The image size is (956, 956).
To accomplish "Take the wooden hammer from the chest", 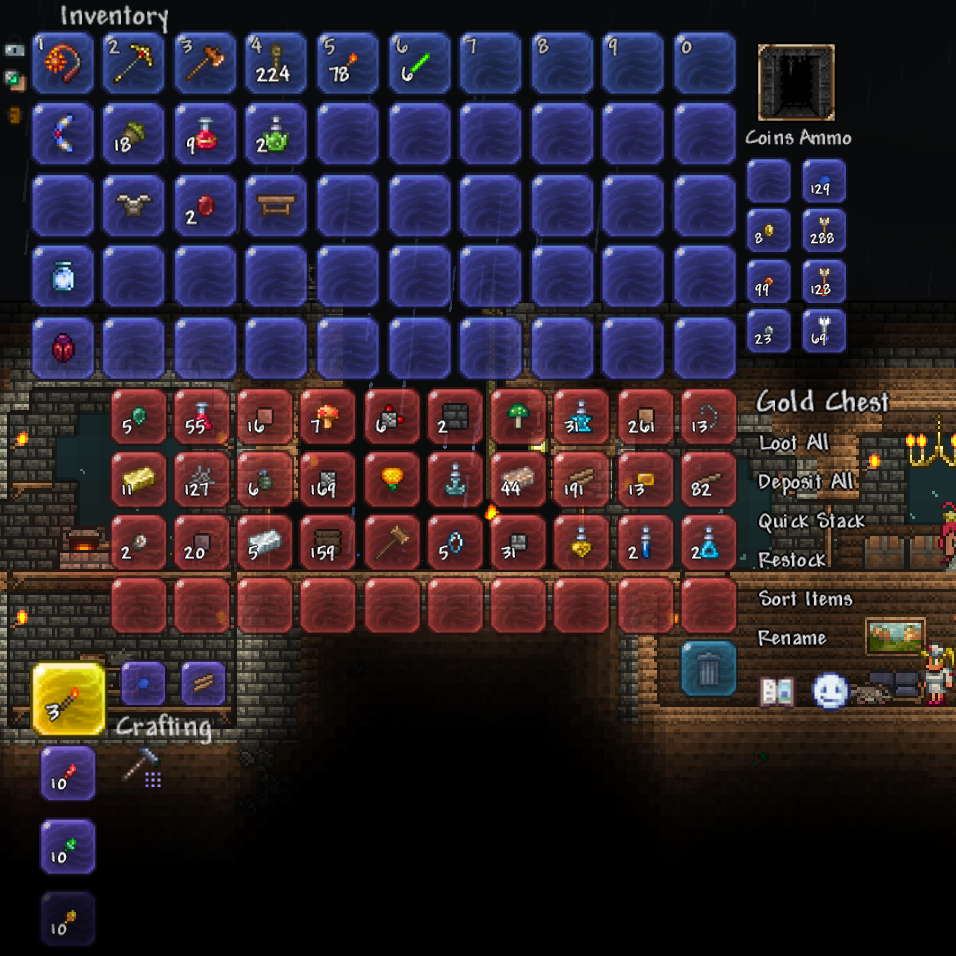I will click(390, 542).
